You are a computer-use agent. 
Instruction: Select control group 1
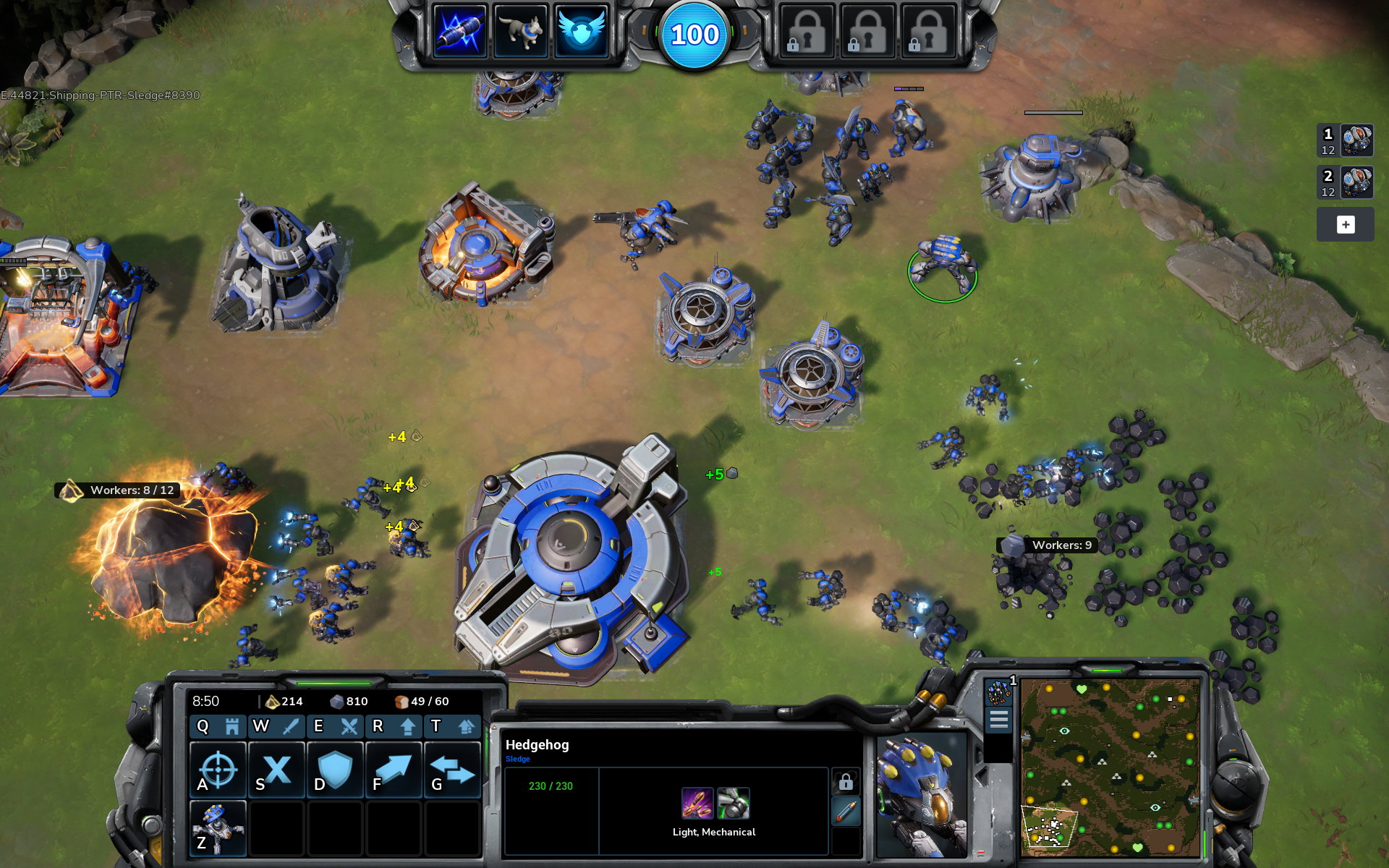[1345, 140]
